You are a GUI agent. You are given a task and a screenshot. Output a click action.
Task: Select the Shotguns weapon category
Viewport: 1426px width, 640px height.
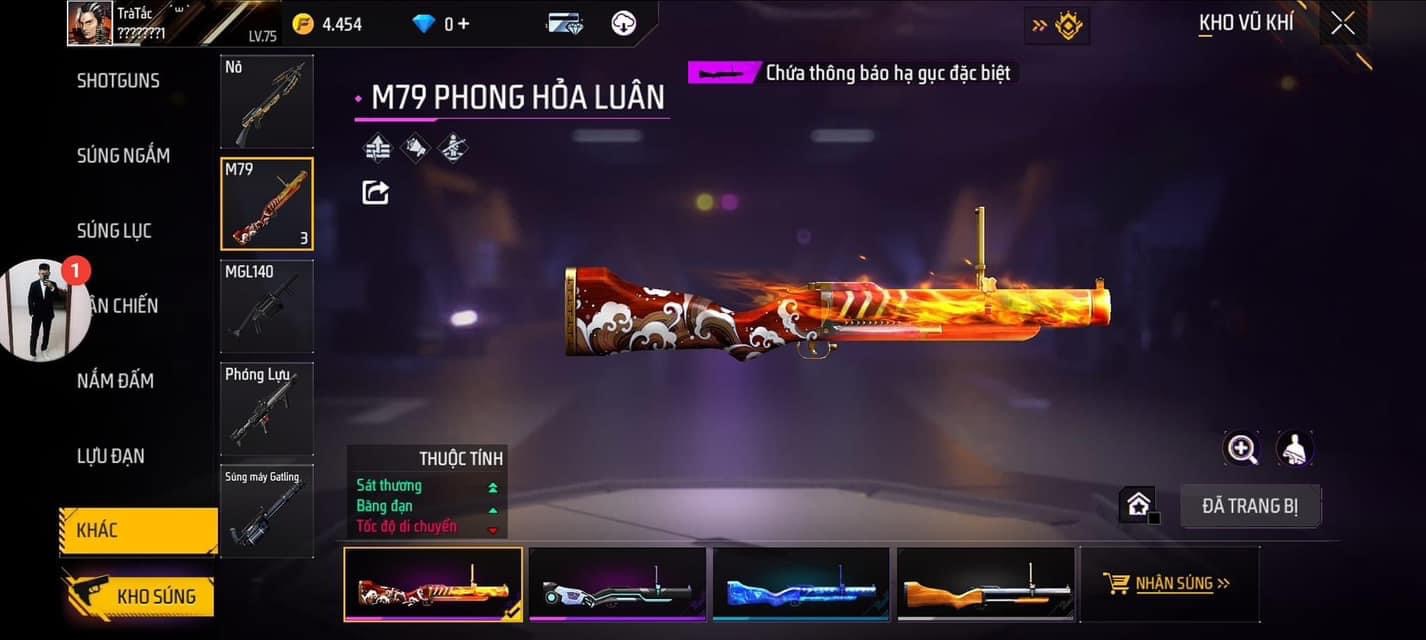[118, 81]
